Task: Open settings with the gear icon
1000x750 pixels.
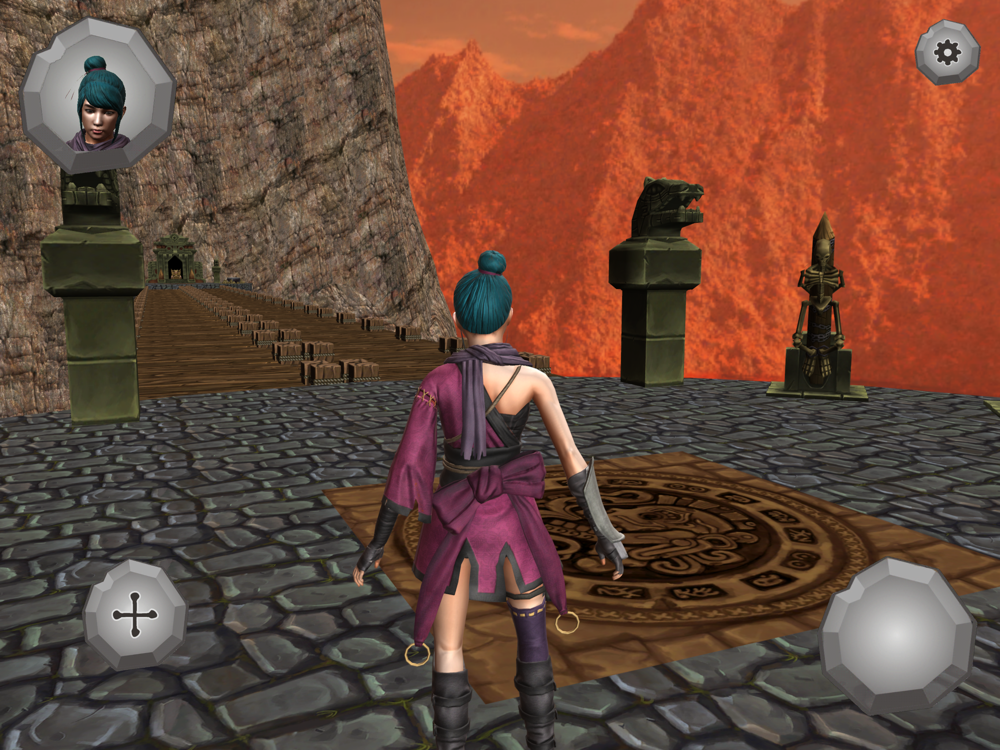Action: pyautogui.click(x=947, y=52)
